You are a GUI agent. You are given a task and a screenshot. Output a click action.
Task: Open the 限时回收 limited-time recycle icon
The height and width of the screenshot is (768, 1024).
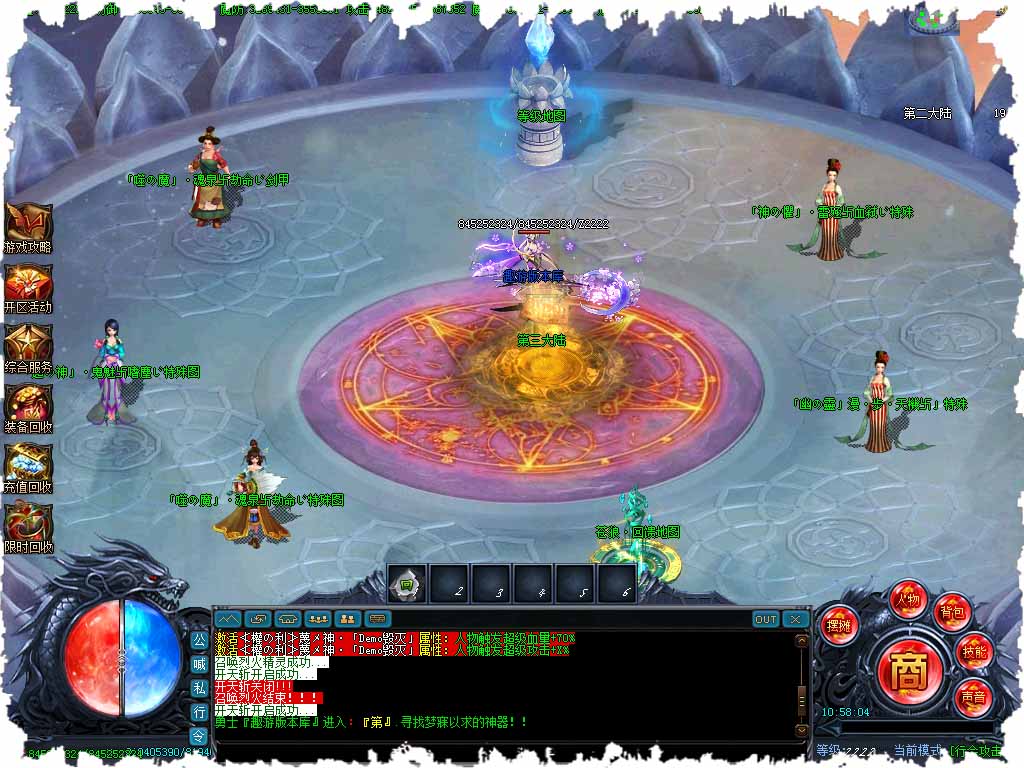click(x=28, y=524)
